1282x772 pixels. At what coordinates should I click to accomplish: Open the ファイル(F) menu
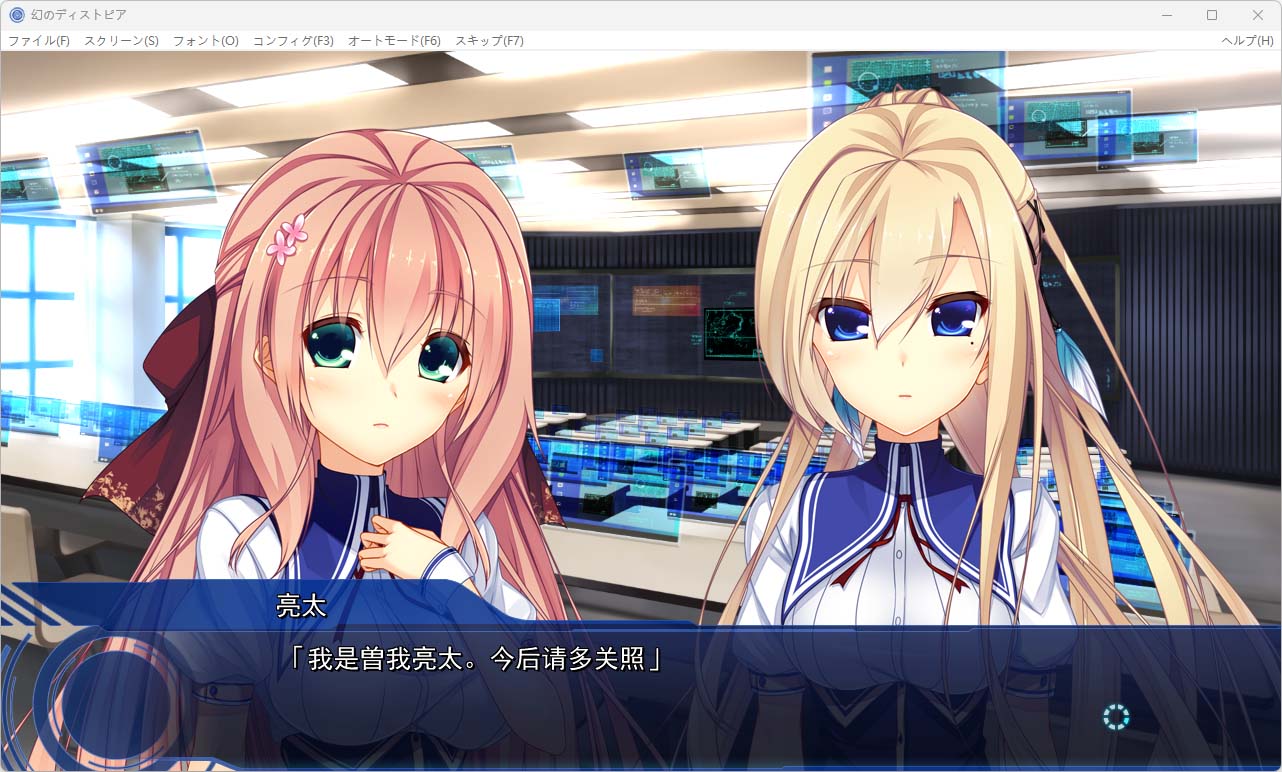point(39,41)
